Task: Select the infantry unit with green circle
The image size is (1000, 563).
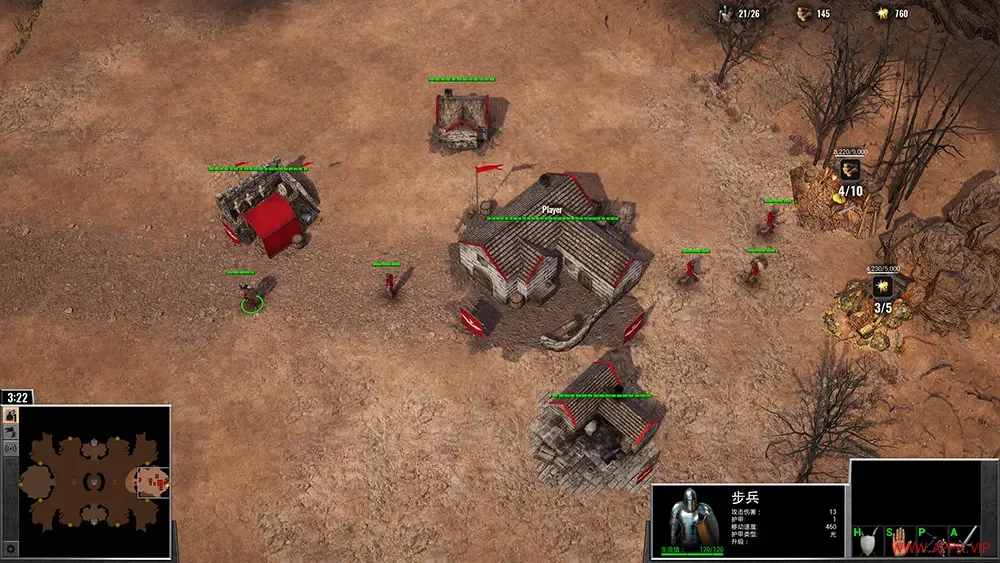Action: pyautogui.click(x=252, y=296)
